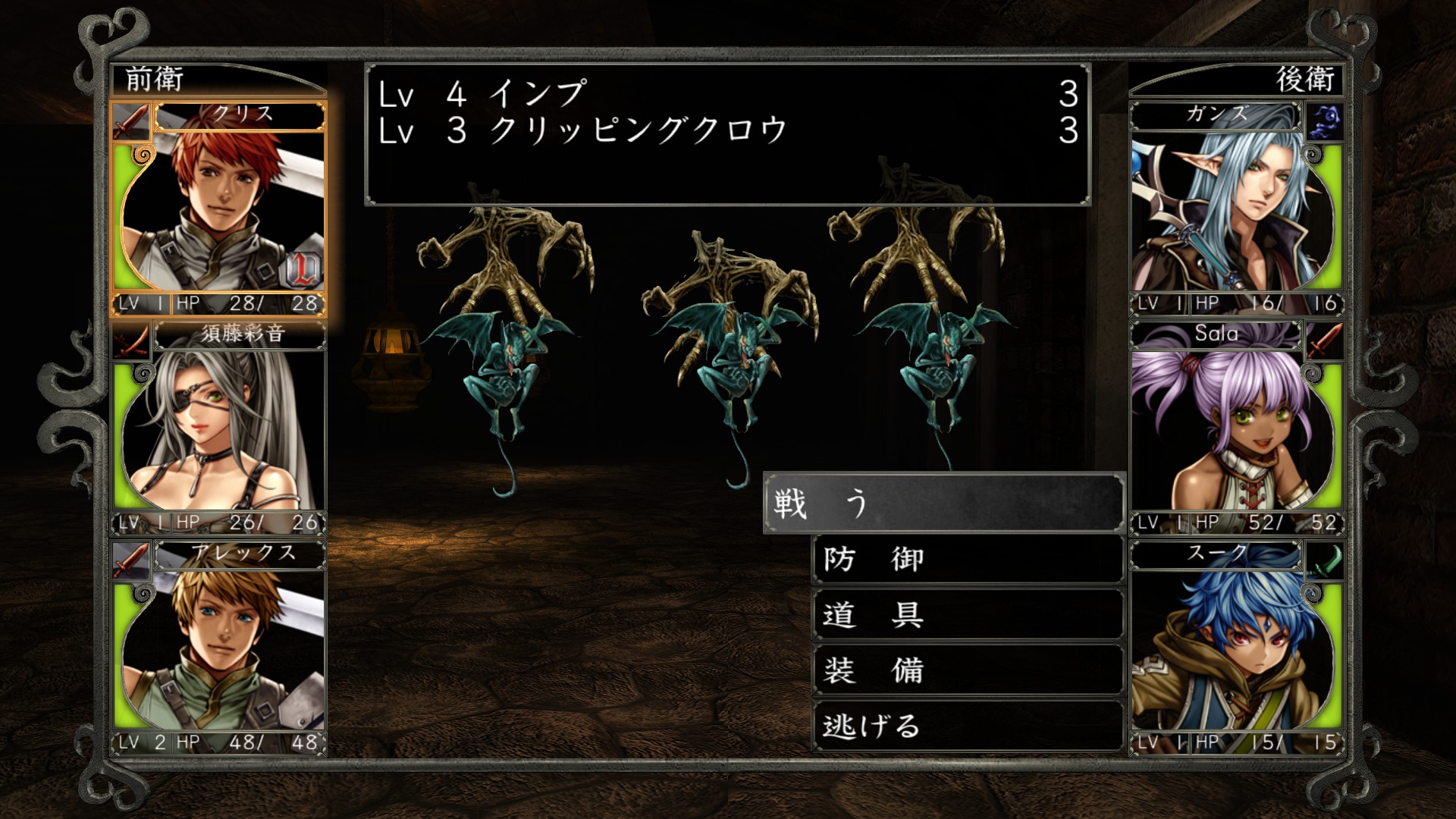Click the red sword action icon beside クリス
This screenshot has height=819, width=1456.
130,121
